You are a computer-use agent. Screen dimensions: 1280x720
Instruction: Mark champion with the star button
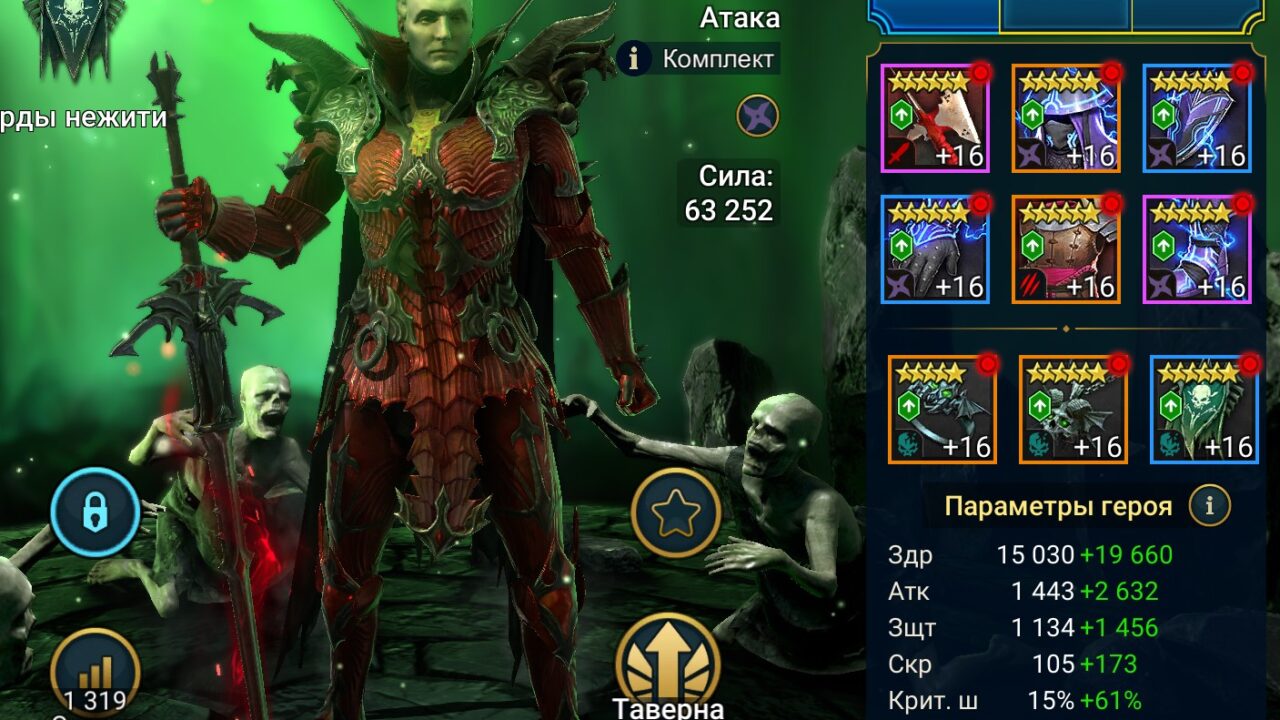[x=676, y=513]
